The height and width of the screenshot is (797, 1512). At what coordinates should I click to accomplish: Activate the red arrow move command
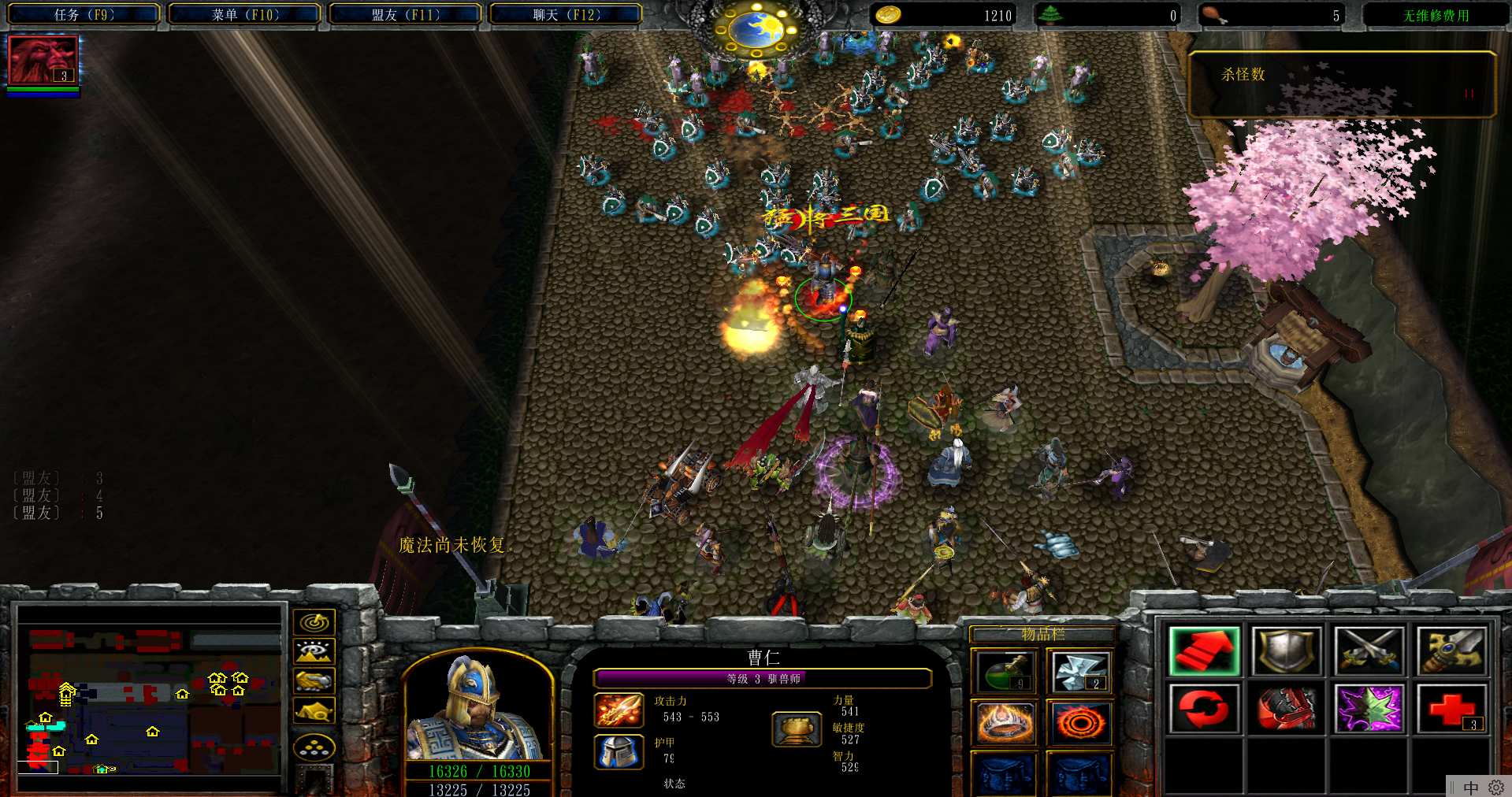(x=1204, y=651)
